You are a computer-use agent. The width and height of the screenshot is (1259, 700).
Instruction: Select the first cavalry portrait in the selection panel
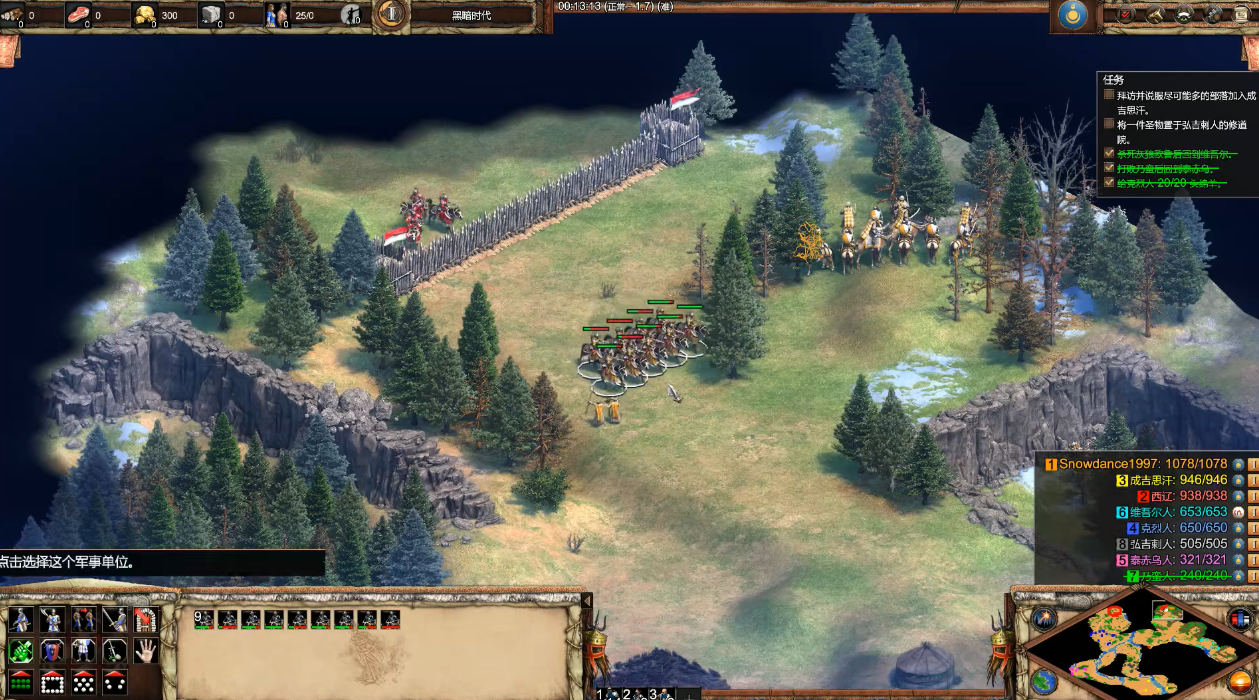227,620
